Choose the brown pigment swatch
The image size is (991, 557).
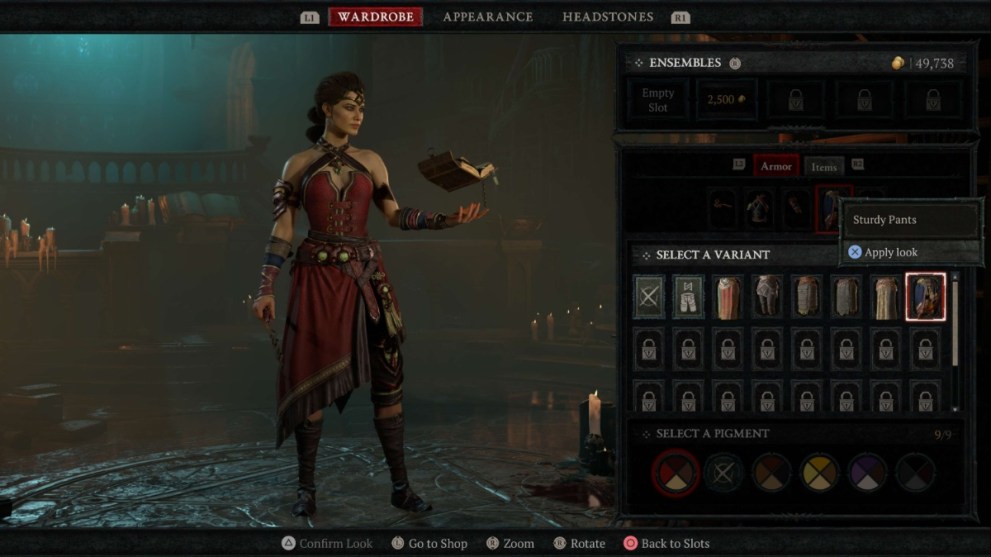tap(772, 472)
